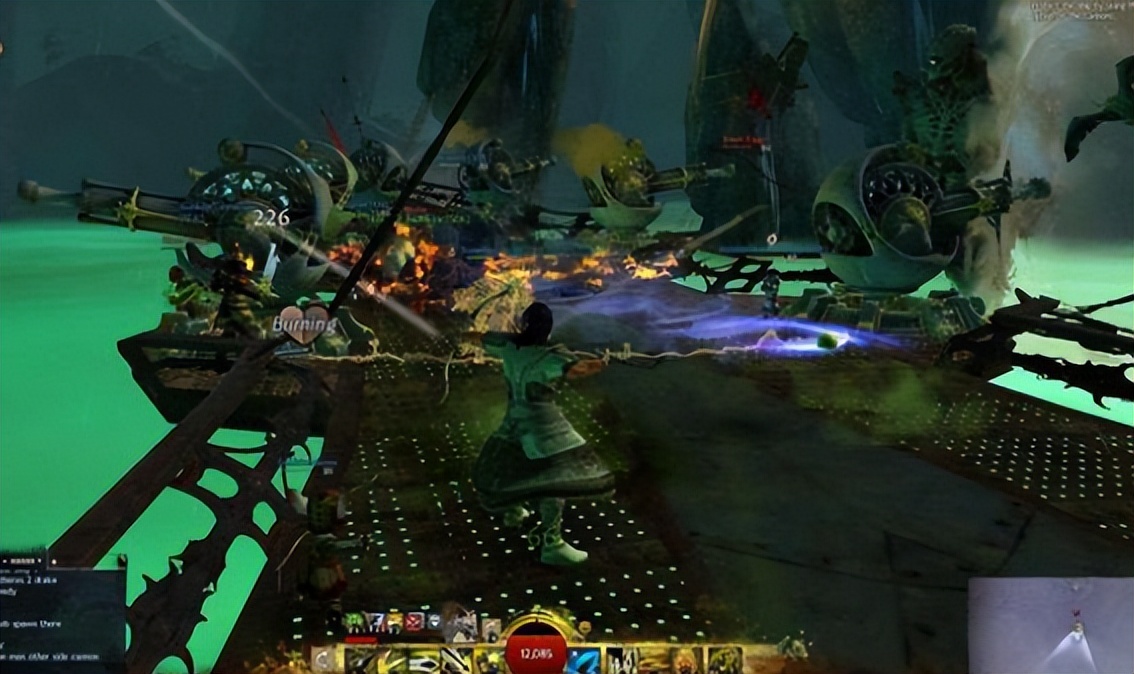Activate the last weapon skill beside the health orb
The height and width of the screenshot is (674, 1134).
tap(489, 660)
